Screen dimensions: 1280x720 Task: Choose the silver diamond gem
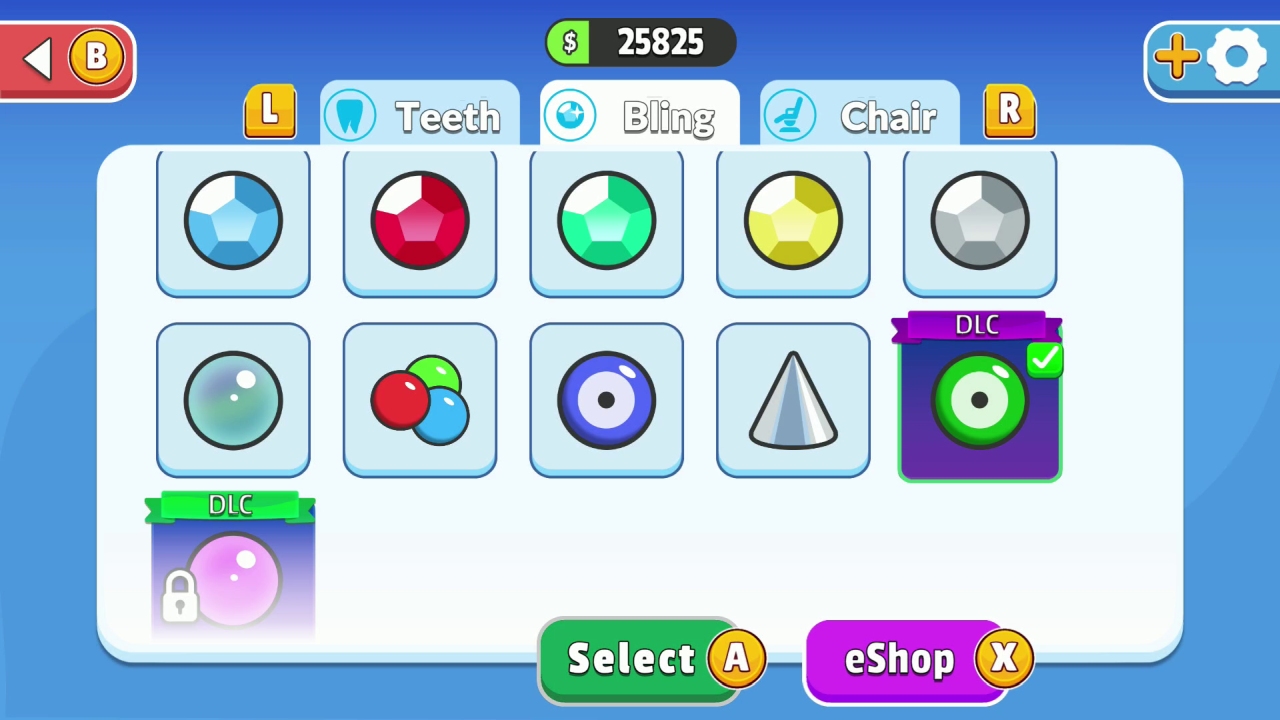pos(979,220)
